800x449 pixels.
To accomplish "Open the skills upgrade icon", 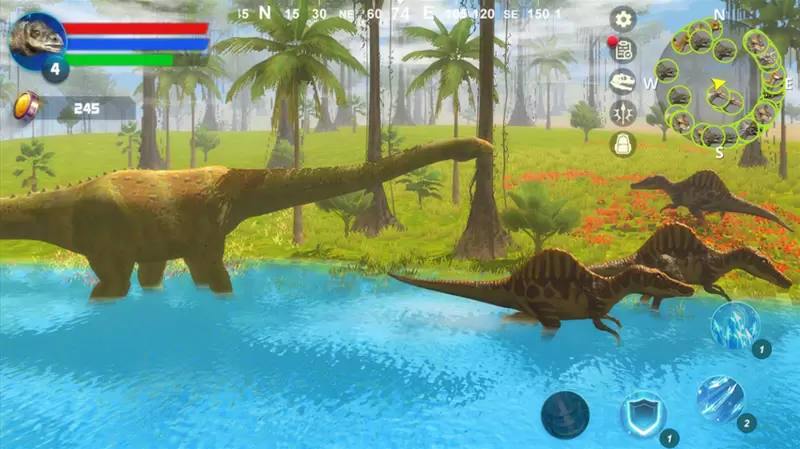I will (623, 112).
